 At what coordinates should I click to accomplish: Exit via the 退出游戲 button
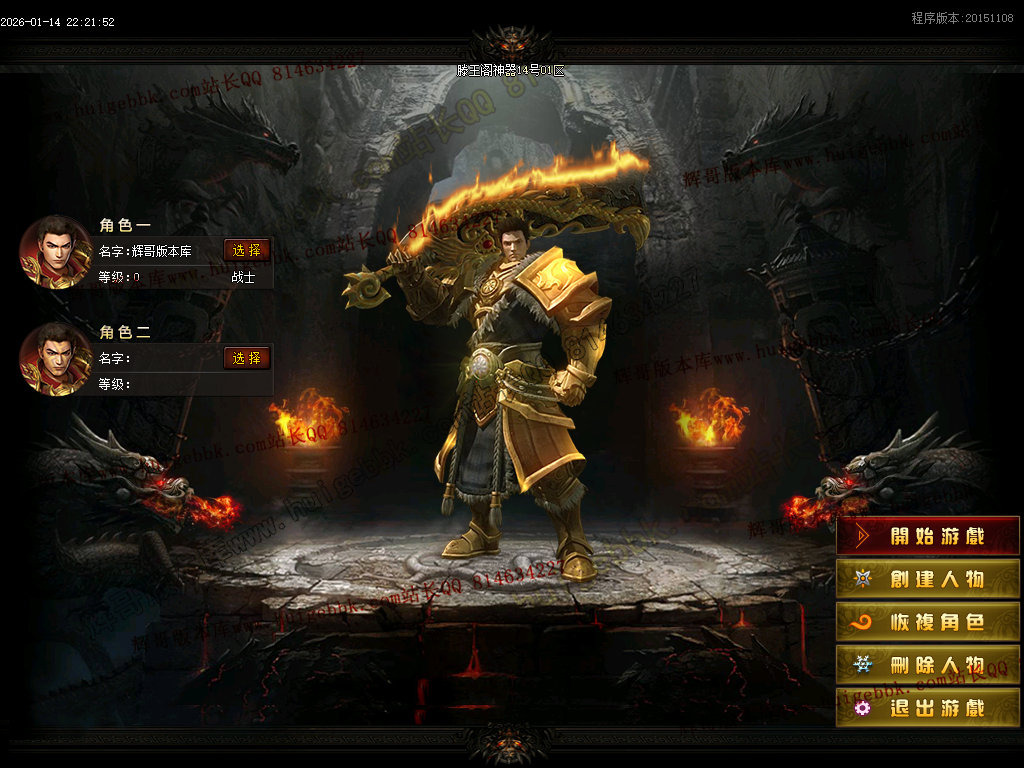[927, 708]
